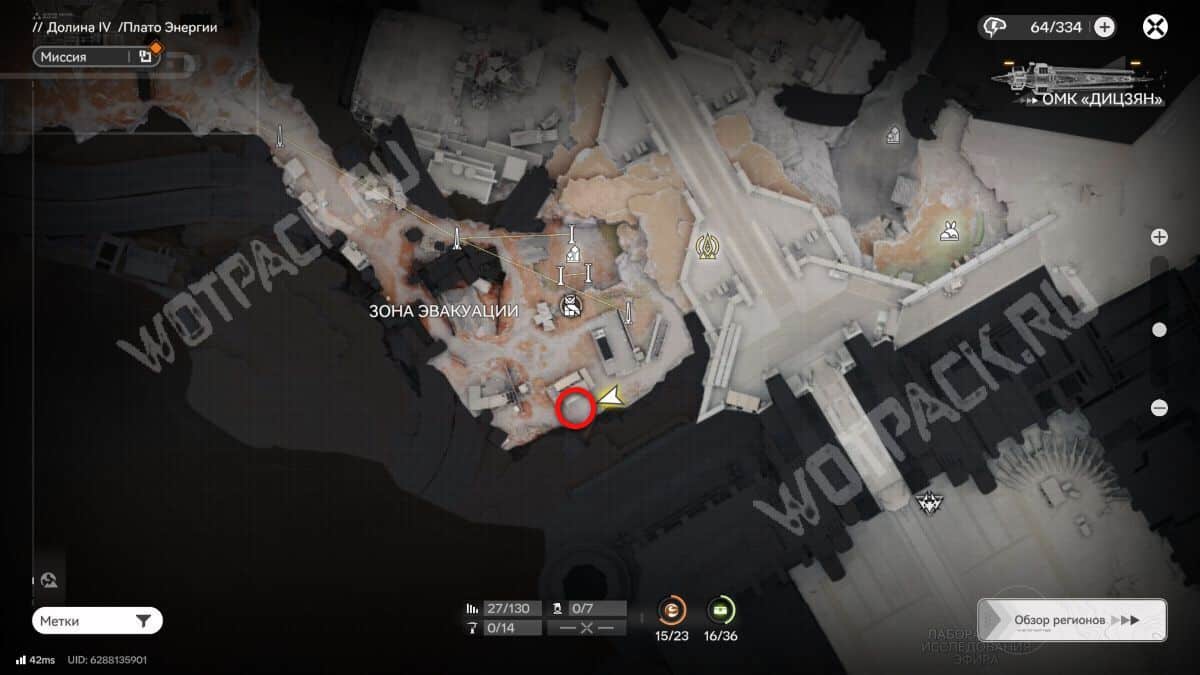Open the icon above the Метки filter

[48, 580]
